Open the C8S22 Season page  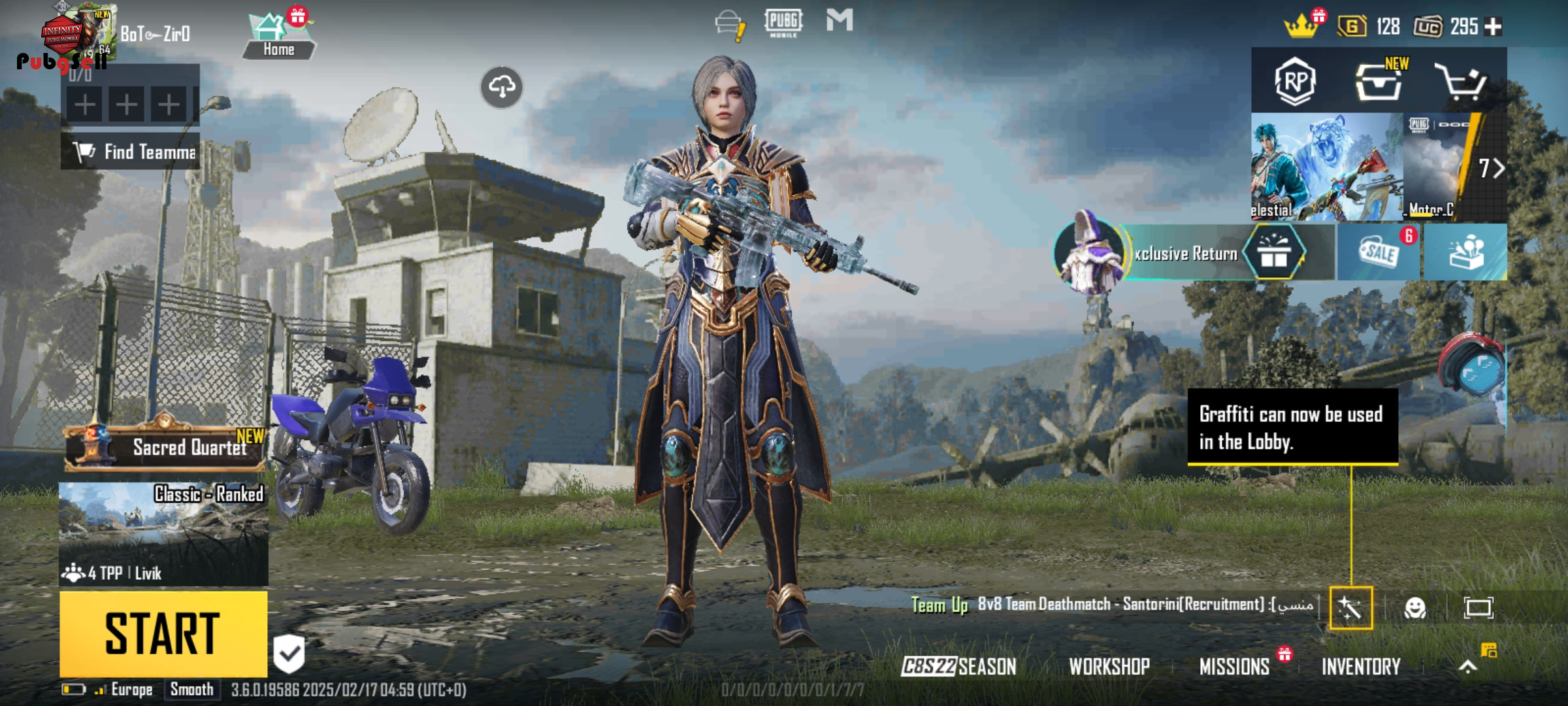tap(958, 667)
